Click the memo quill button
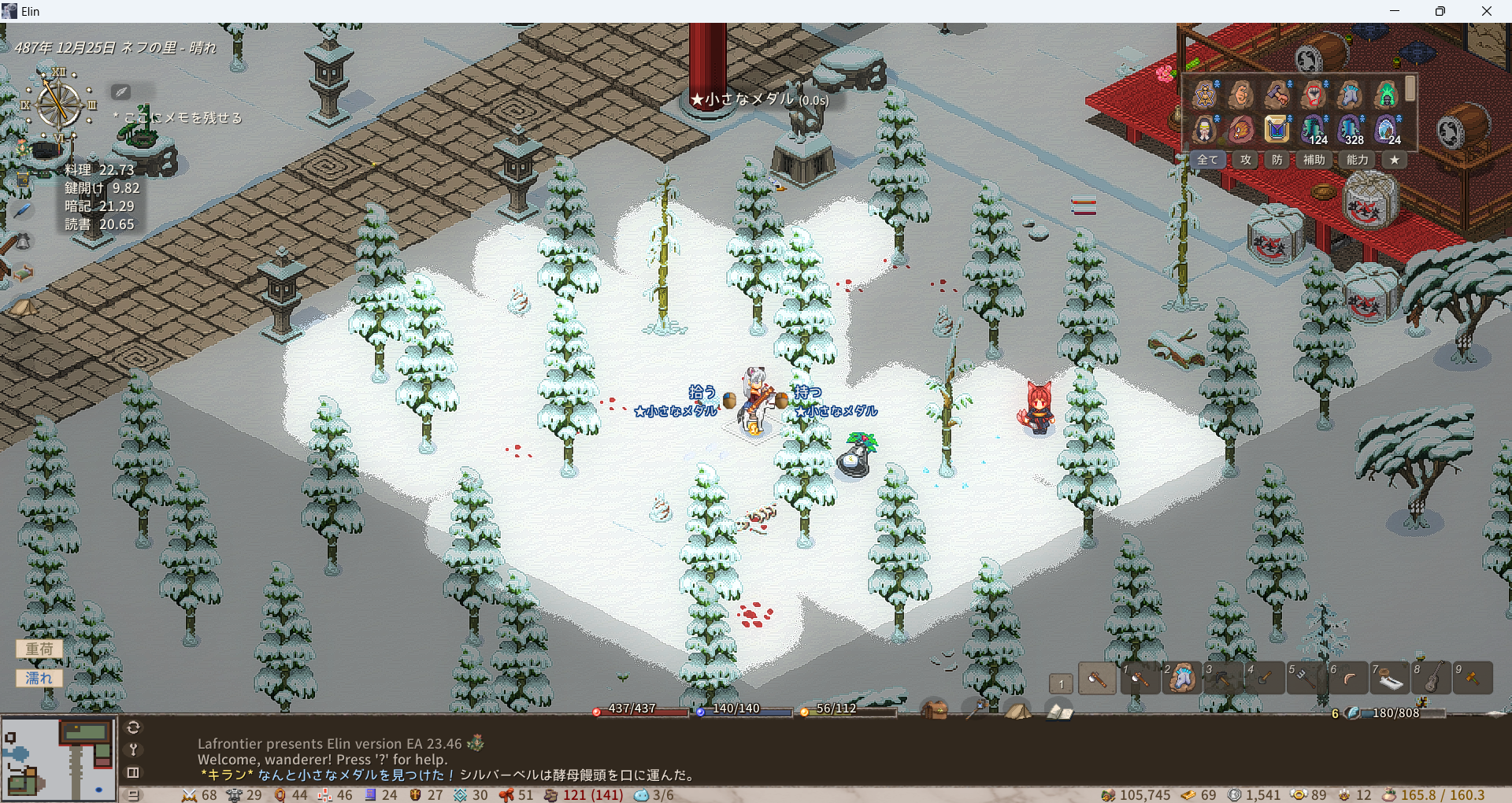This screenshot has height=803, width=1512. (x=120, y=92)
